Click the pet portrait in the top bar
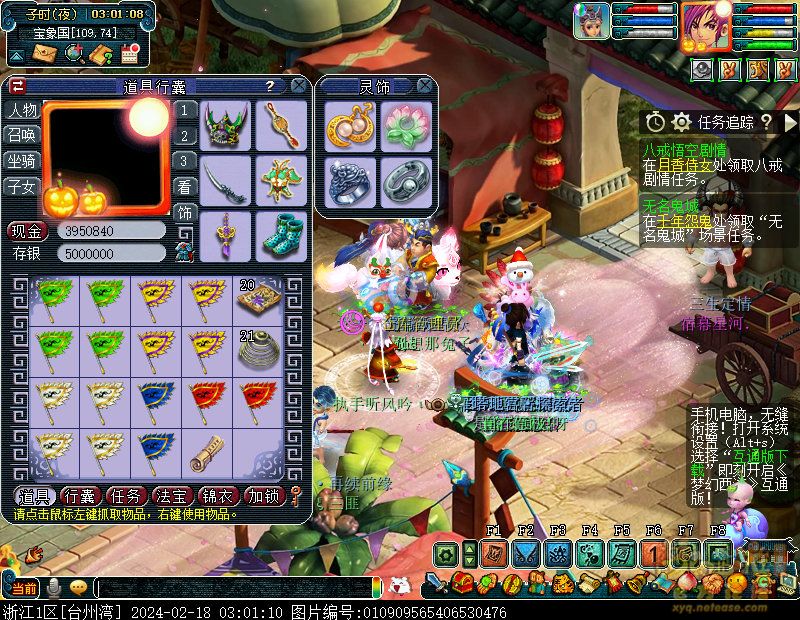This screenshot has height=620, width=800. 591,20
